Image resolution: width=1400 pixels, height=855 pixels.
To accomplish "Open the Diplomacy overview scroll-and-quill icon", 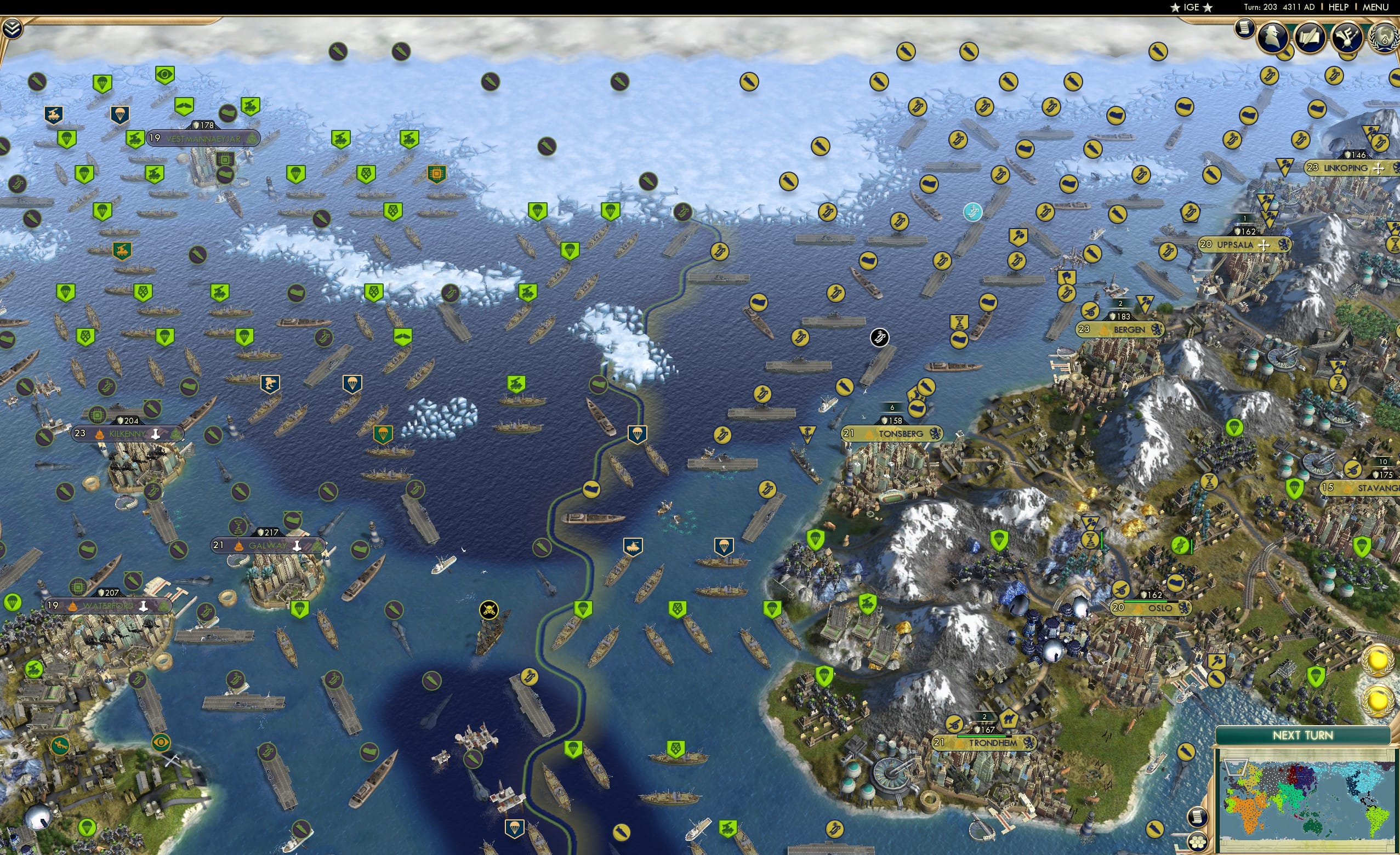I will pyautogui.click(x=1311, y=36).
